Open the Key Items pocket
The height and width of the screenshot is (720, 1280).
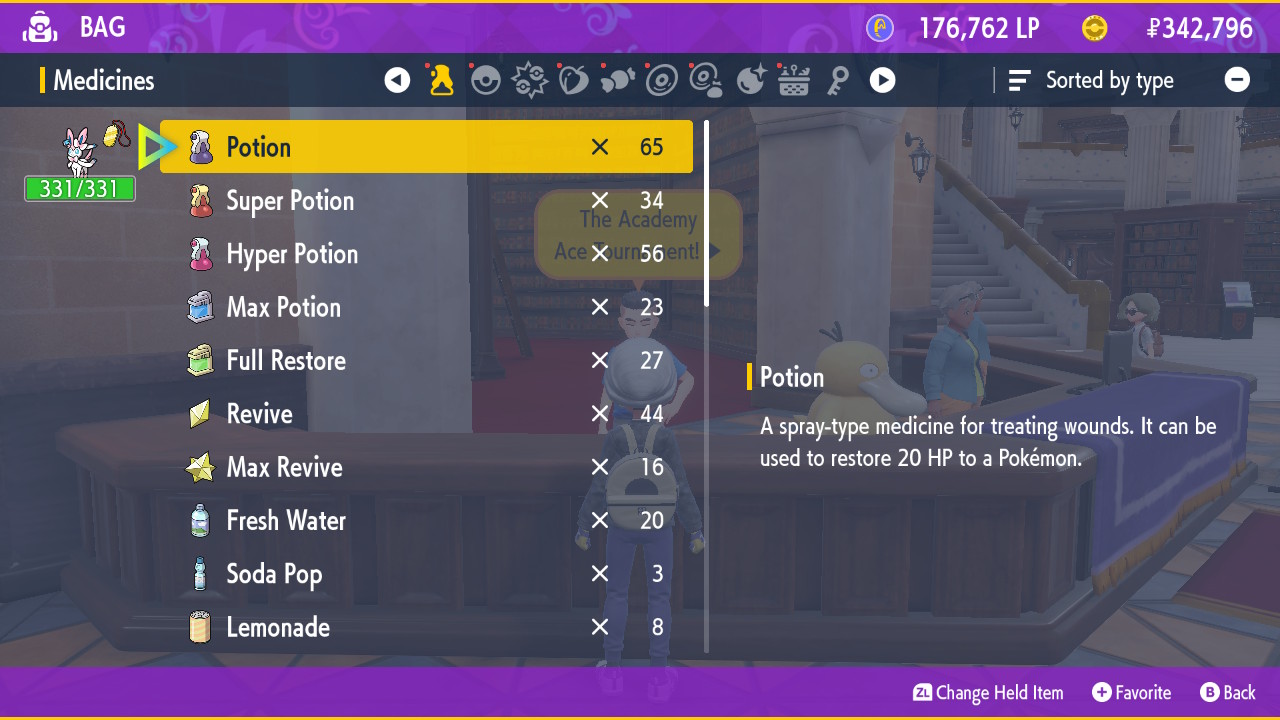tap(839, 80)
